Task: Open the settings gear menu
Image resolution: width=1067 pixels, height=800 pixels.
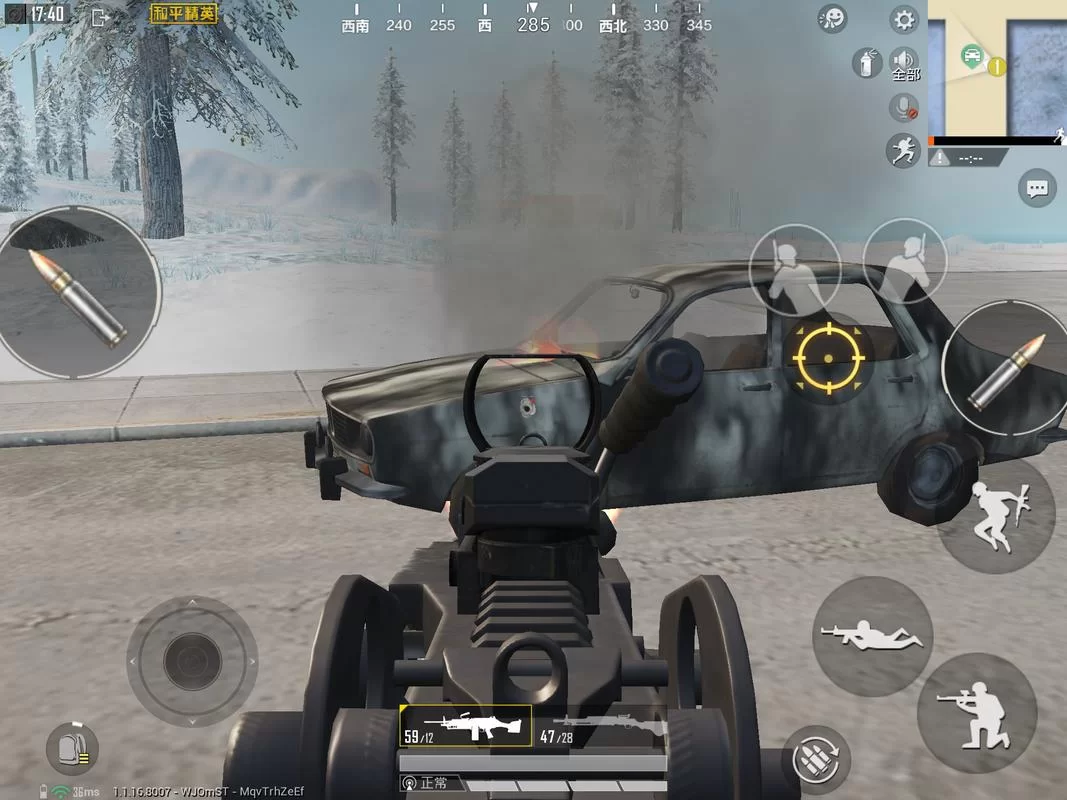Action: 904,19
